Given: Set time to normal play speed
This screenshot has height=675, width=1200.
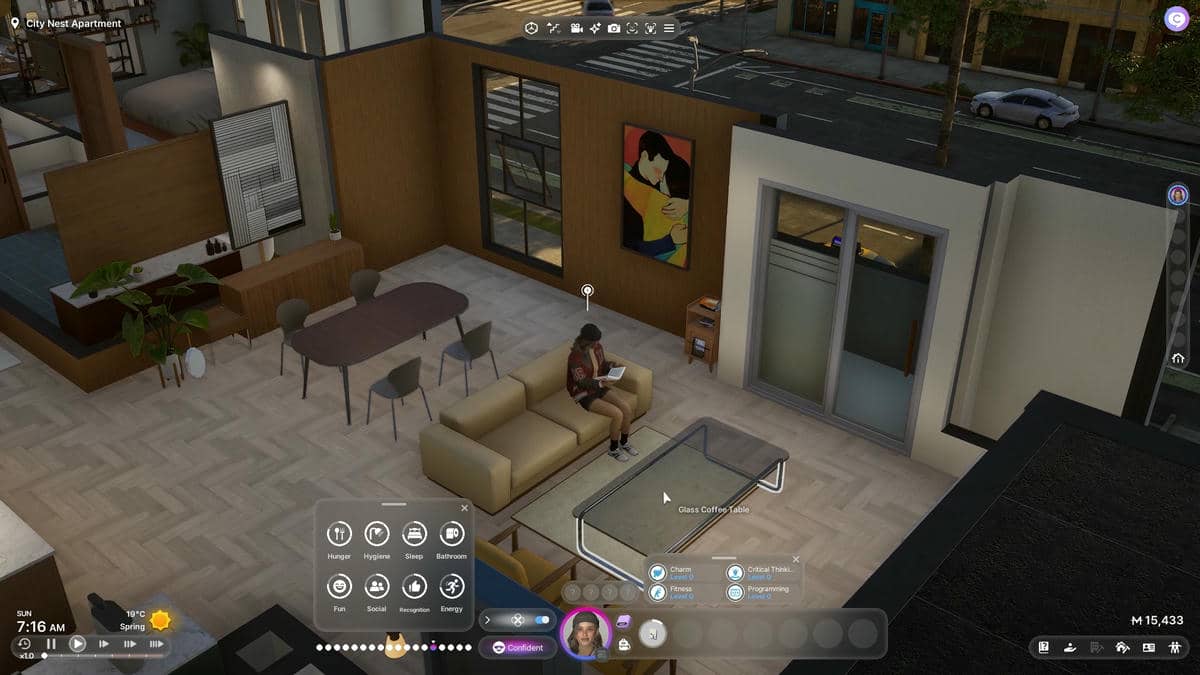Looking at the screenshot, I should click(x=77, y=644).
